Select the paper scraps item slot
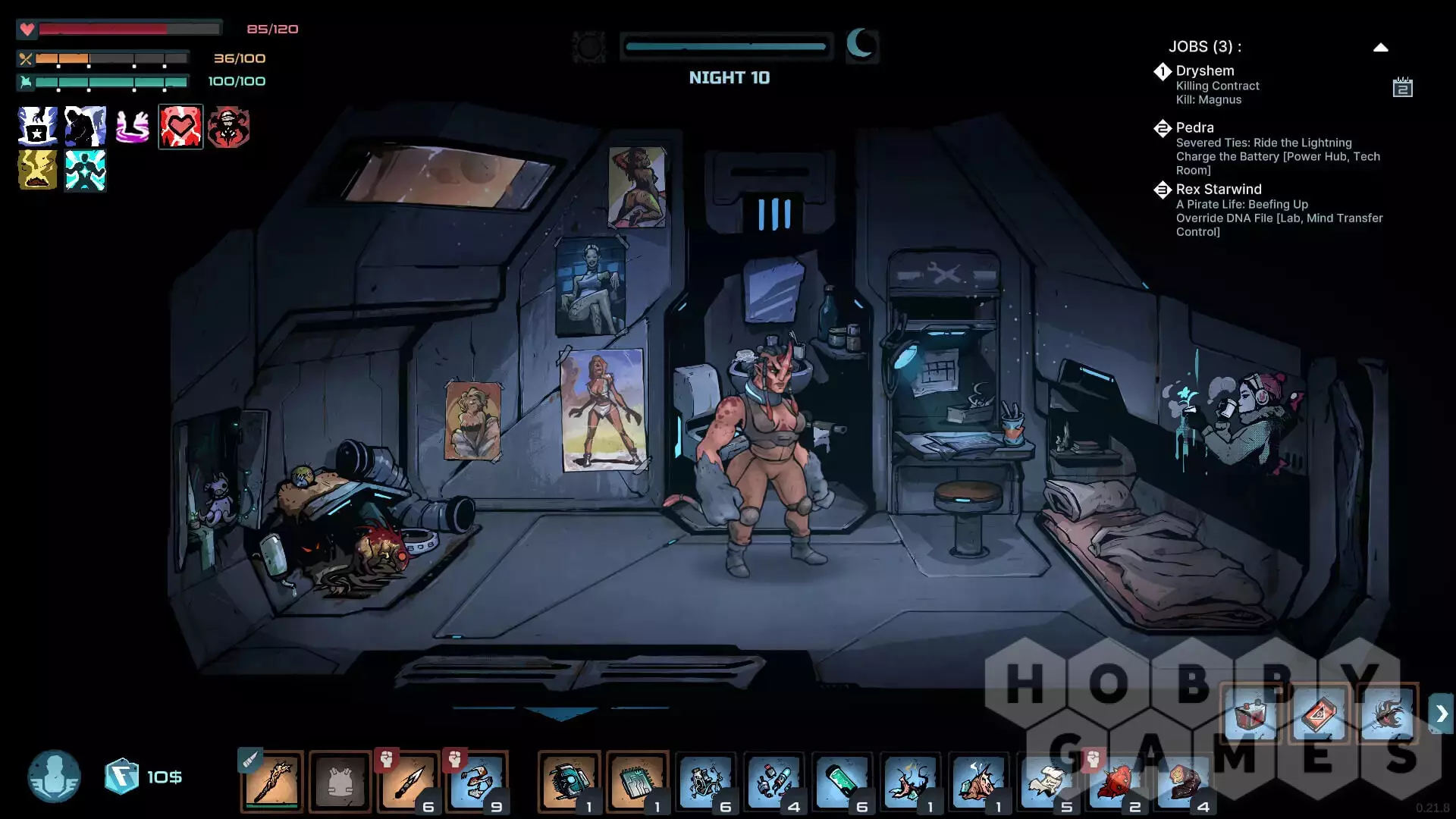 point(1046,781)
